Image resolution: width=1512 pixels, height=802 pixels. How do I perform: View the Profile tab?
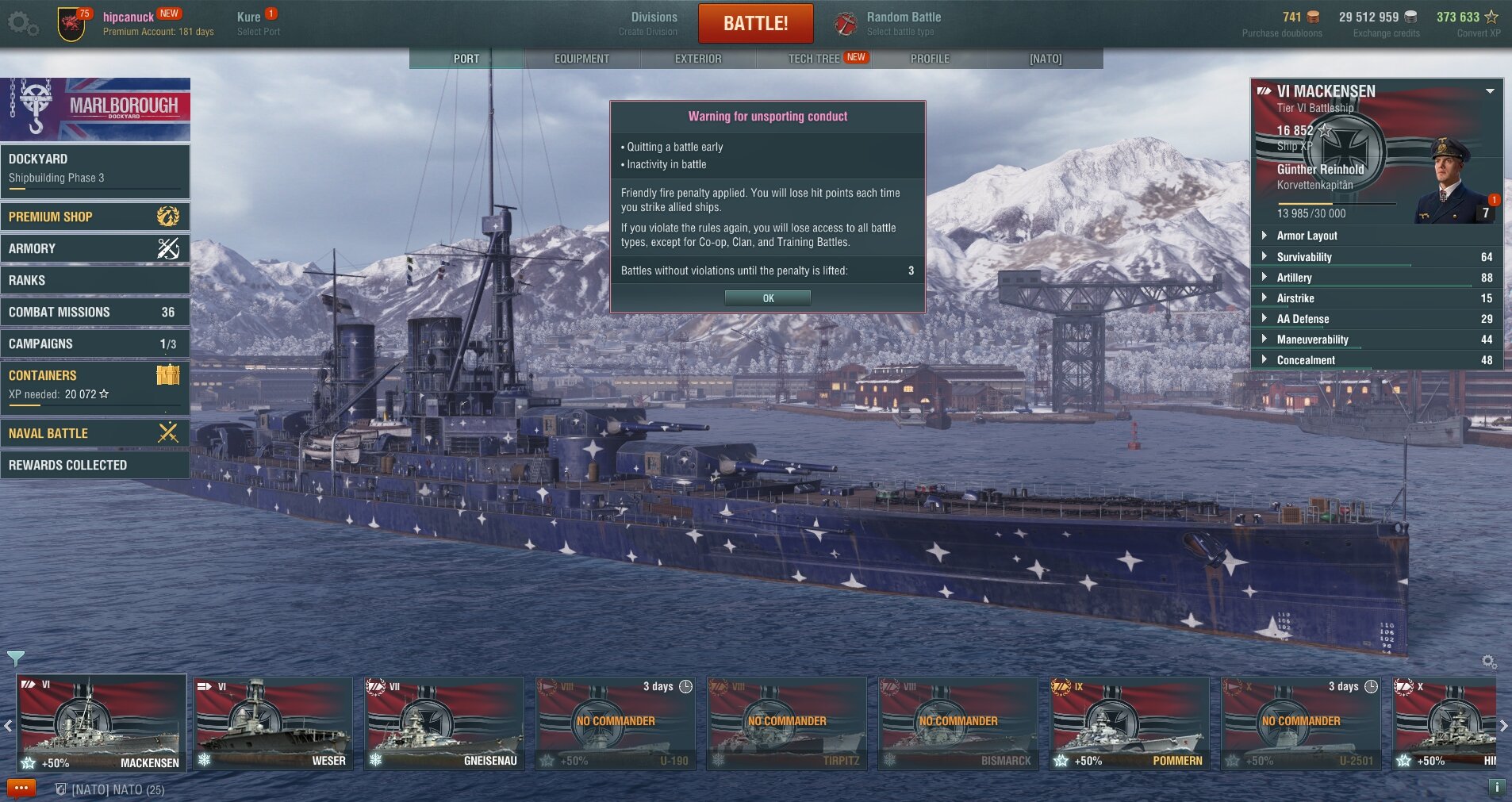pos(930,59)
